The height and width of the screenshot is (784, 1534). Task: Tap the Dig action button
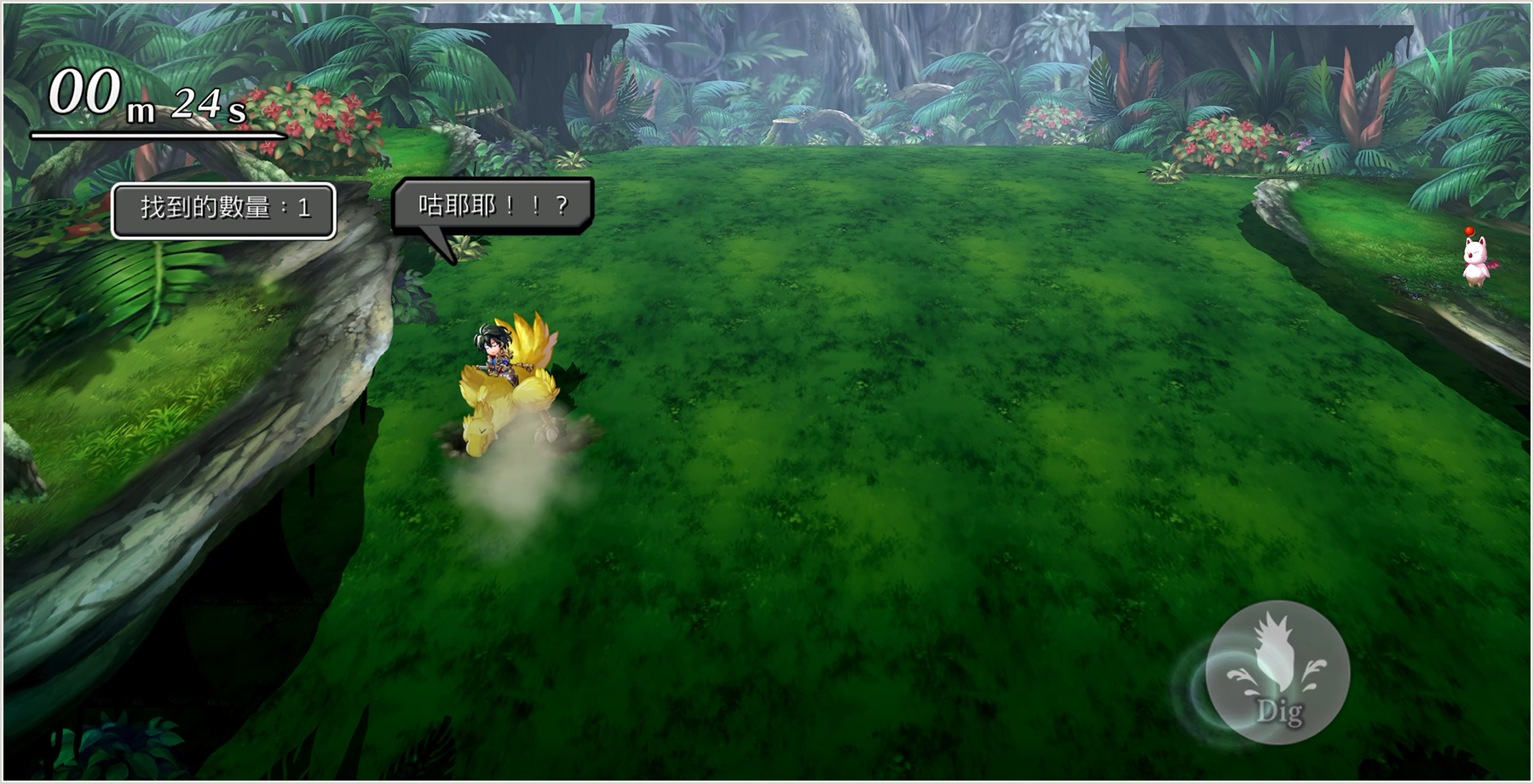click(x=1277, y=672)
